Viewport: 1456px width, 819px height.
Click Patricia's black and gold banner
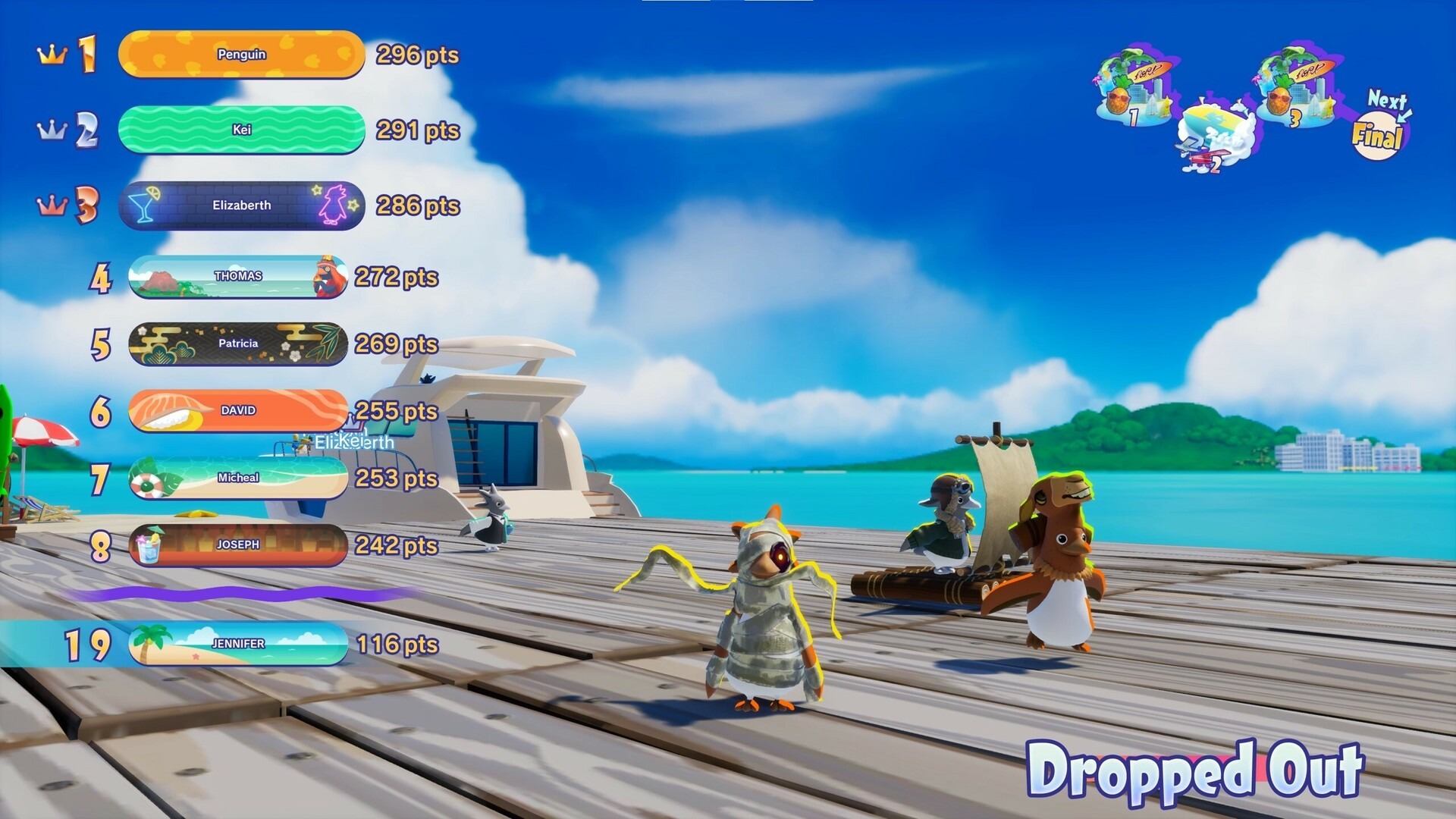[238, 344]
